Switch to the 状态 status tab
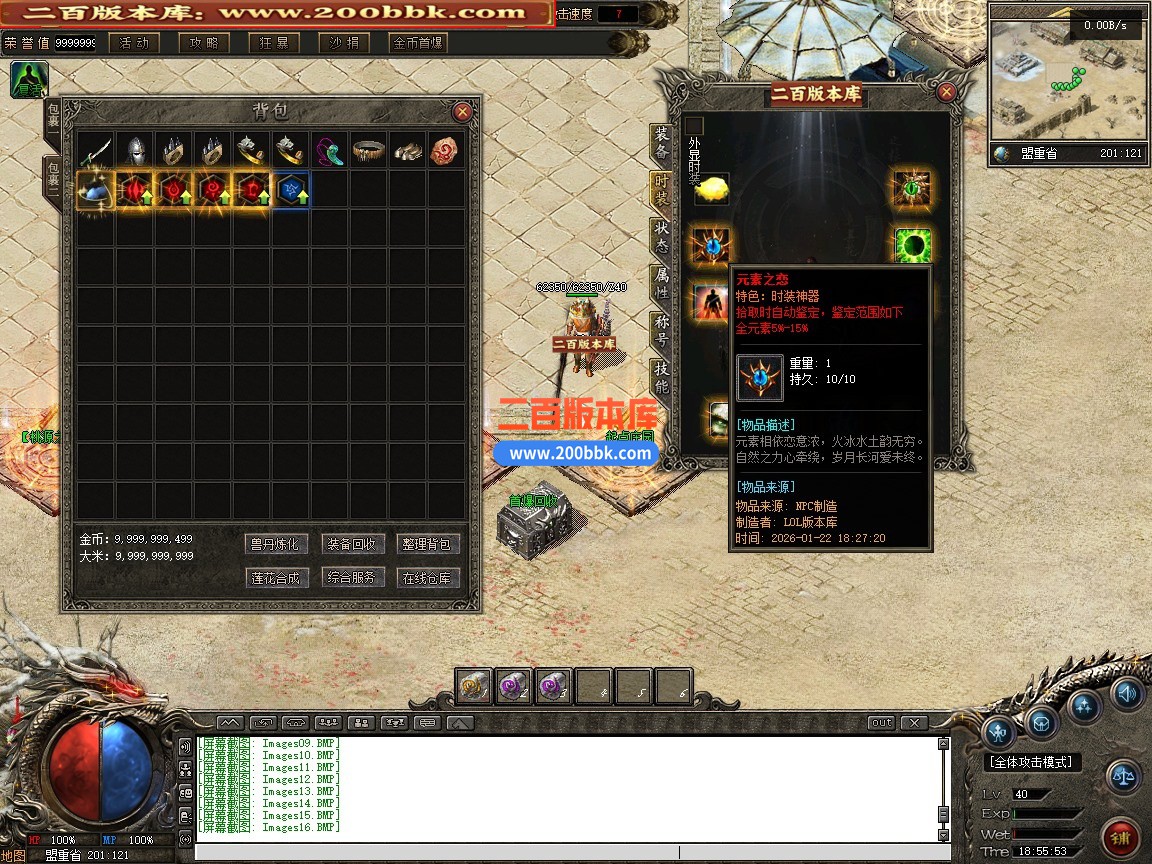This screenshot has width=1152, height=864. click(662, 235)
